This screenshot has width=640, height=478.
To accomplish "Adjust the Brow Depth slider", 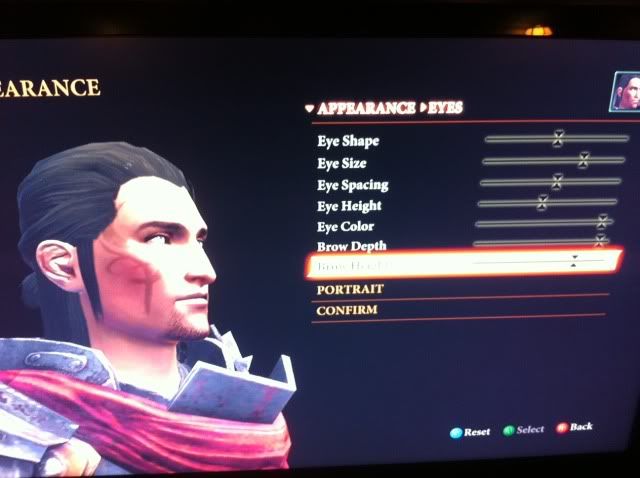I will click(x=600, y=241).
